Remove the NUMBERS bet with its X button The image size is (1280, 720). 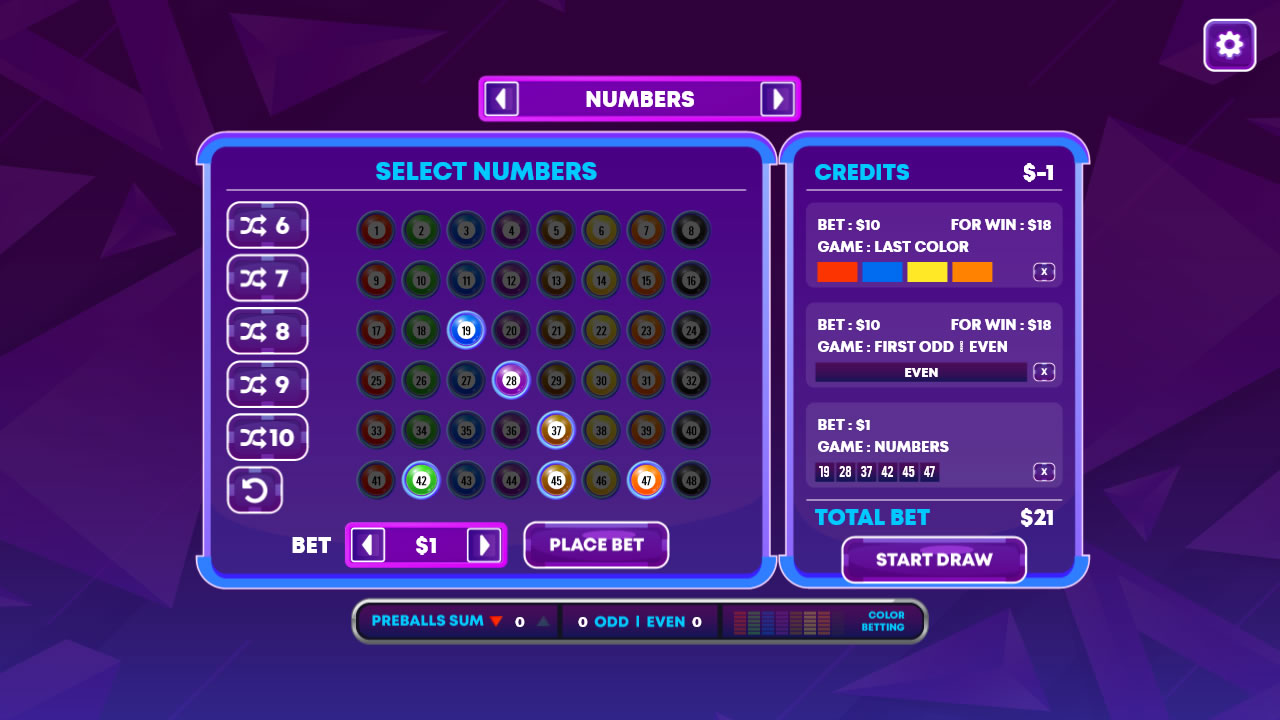1043,471
